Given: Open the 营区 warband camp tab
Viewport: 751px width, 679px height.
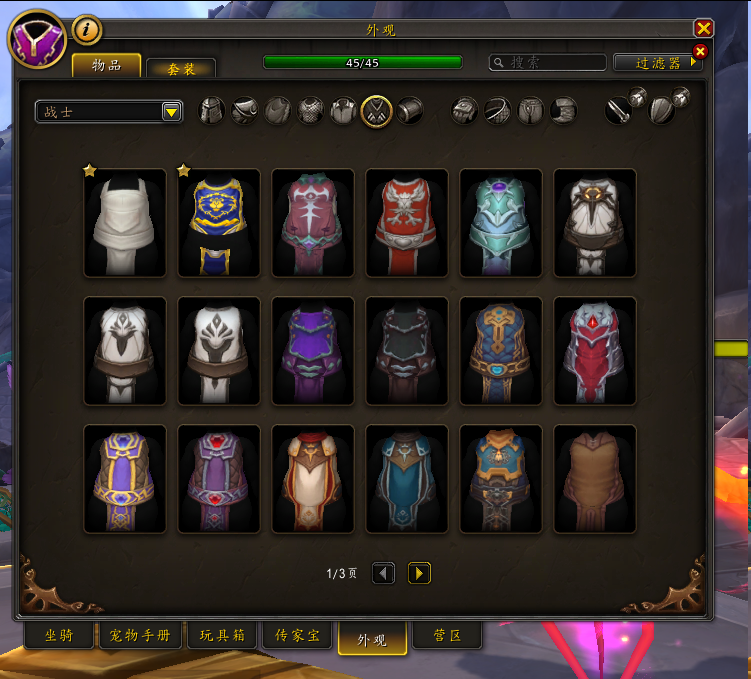Looking at the screenshot, I should [446, 635].
